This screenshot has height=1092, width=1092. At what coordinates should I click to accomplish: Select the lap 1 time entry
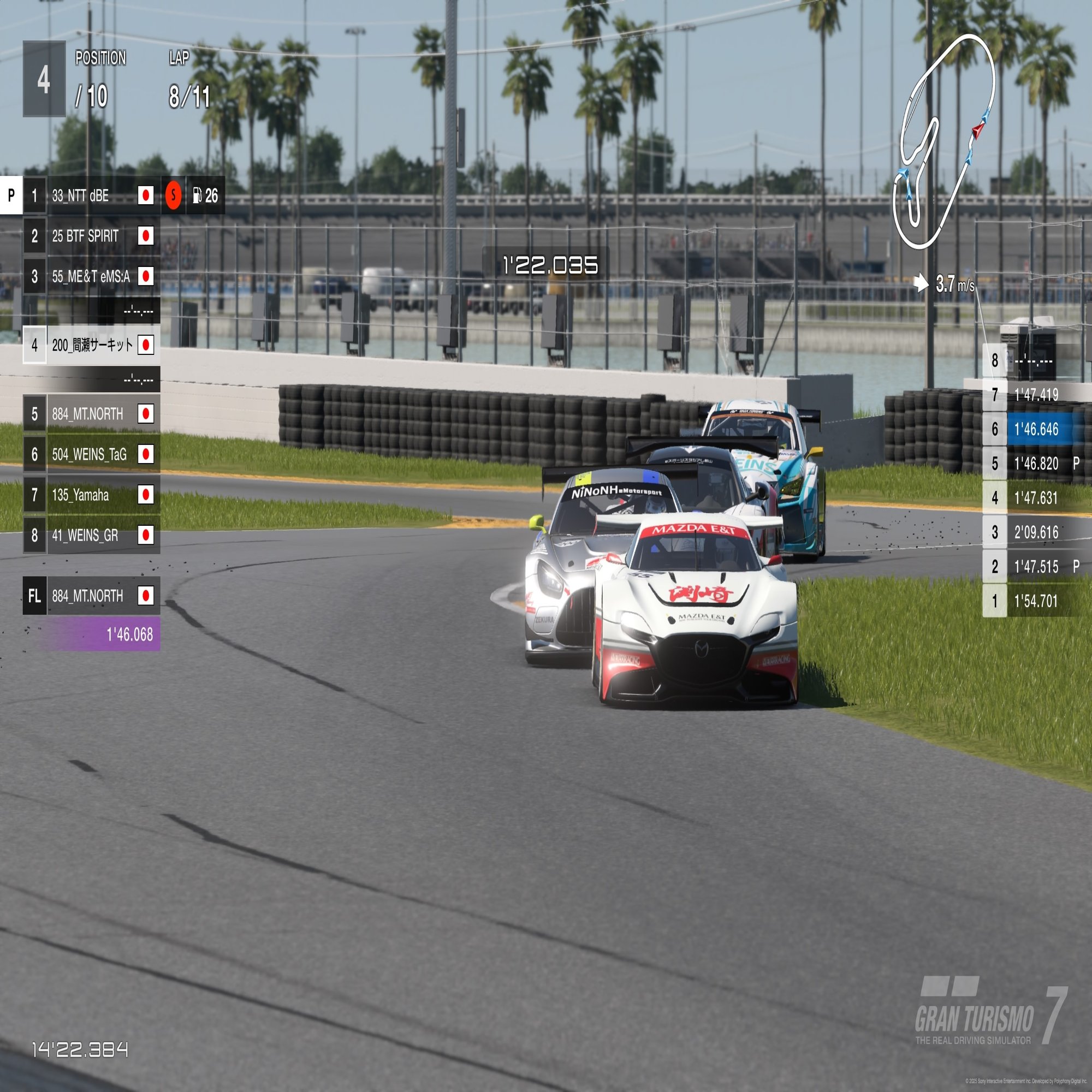click(x=1036, y=601)
